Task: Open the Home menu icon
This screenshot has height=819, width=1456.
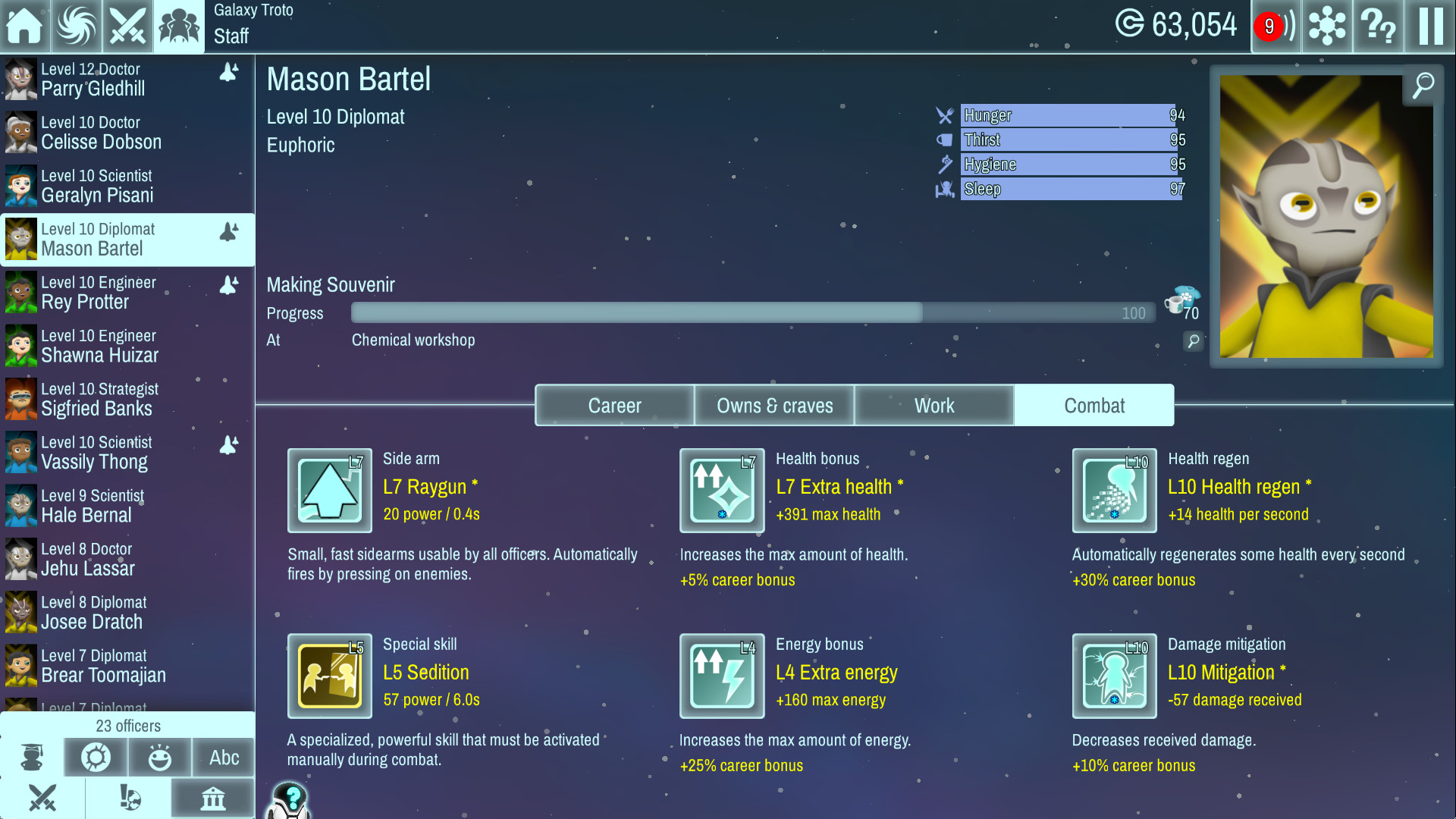Action: click(x=25, y=27)
